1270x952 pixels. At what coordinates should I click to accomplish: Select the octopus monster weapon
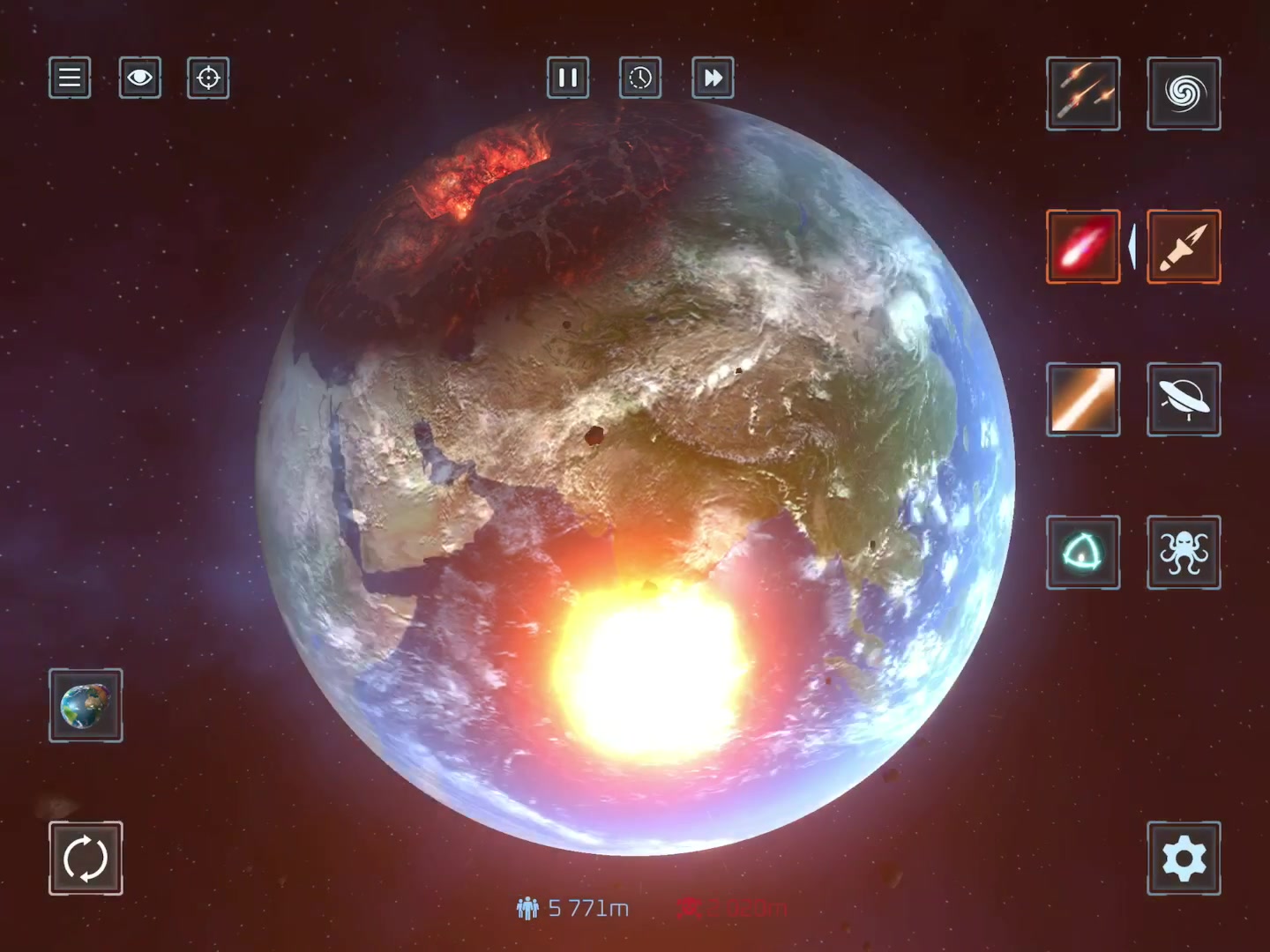tap(1184, 553)
